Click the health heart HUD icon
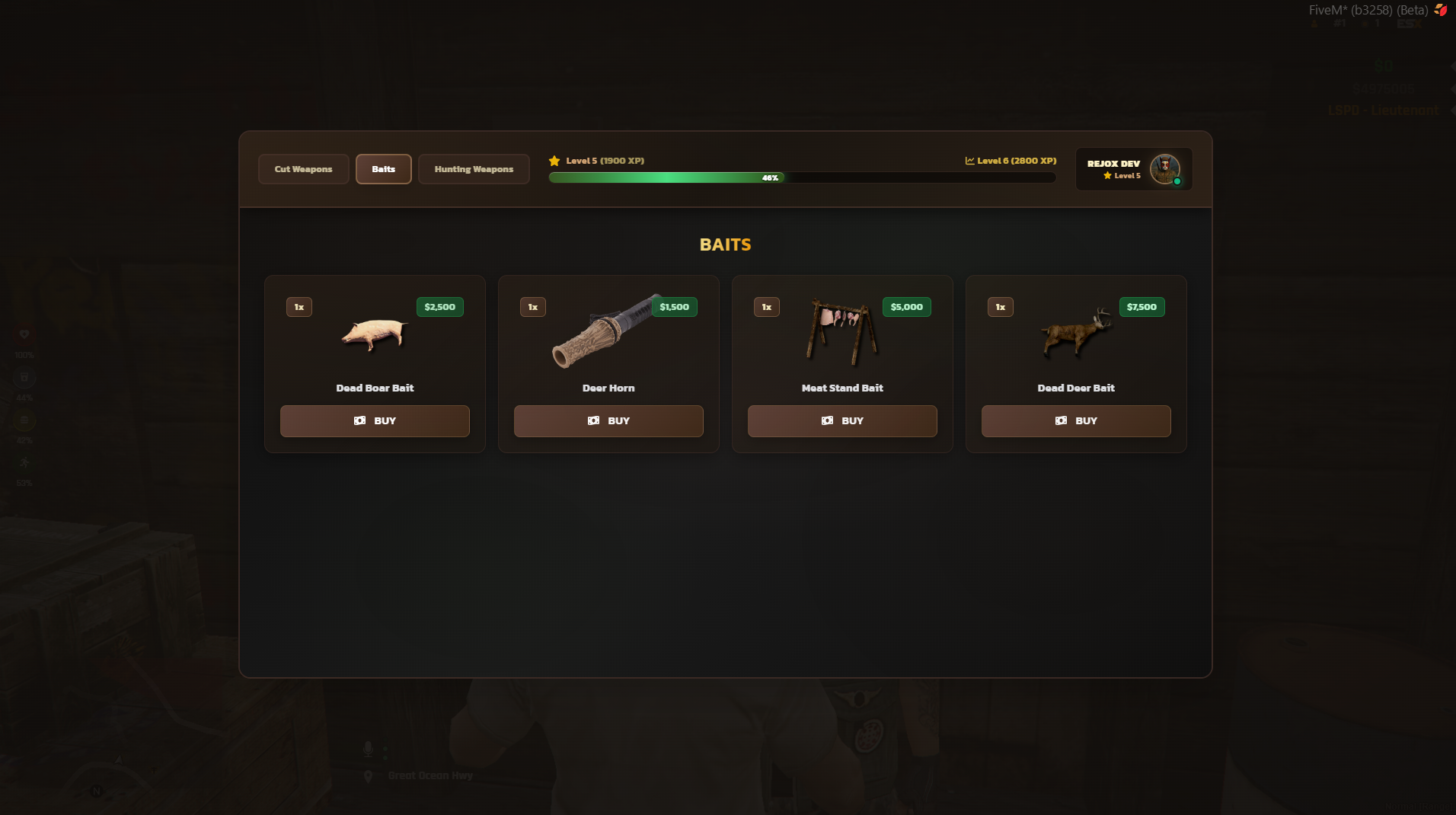 tap(24, 334)
